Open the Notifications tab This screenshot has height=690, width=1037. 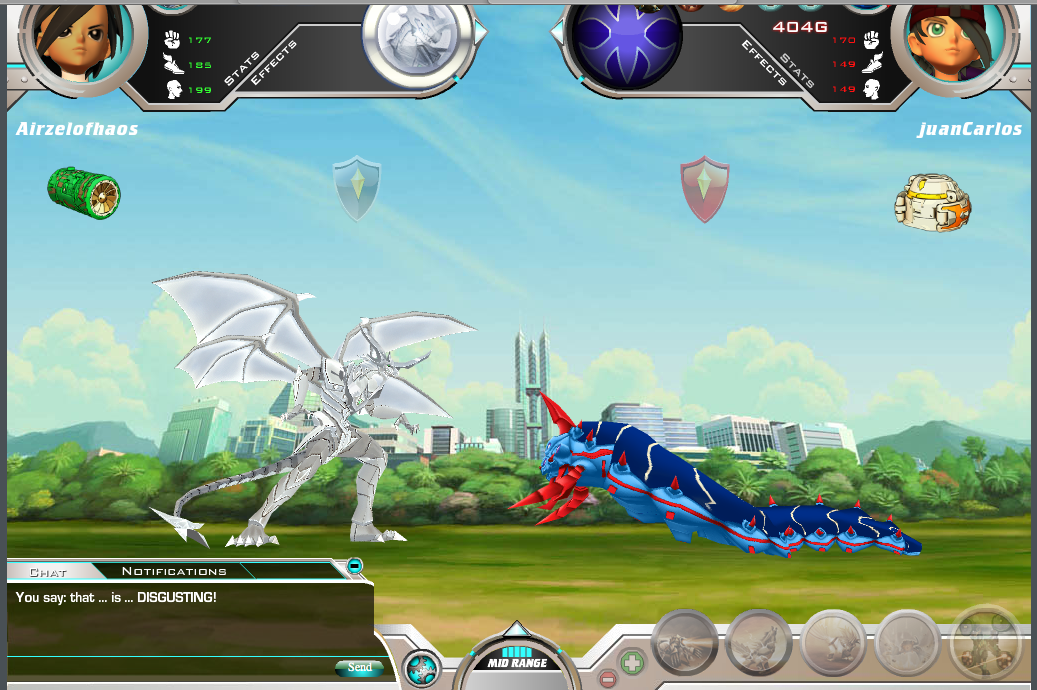click(174, 571)
